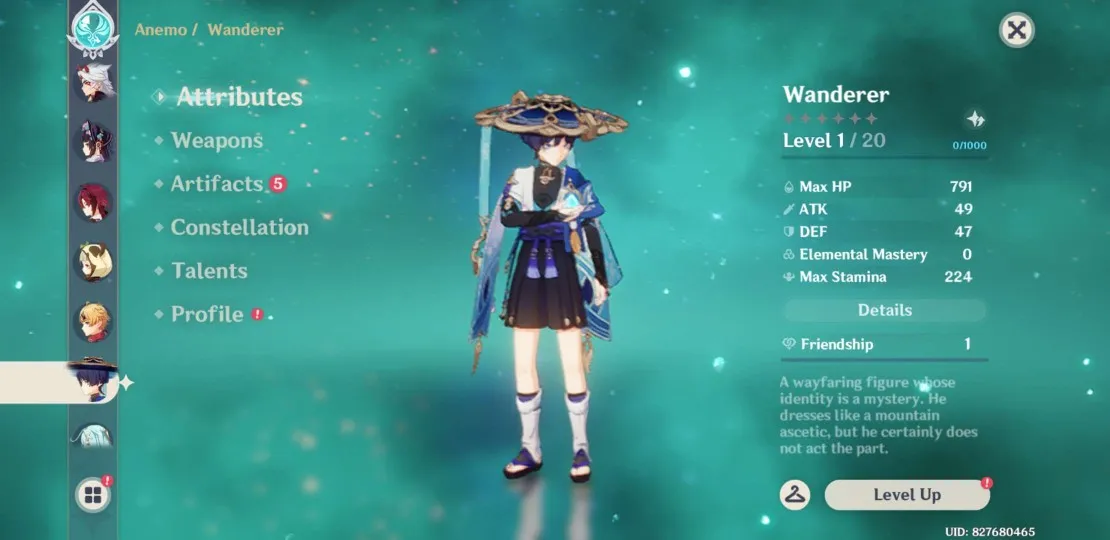Viewport: 1110px width, 540px height.
Task: Go to Talents
Action: coord(209,271)
